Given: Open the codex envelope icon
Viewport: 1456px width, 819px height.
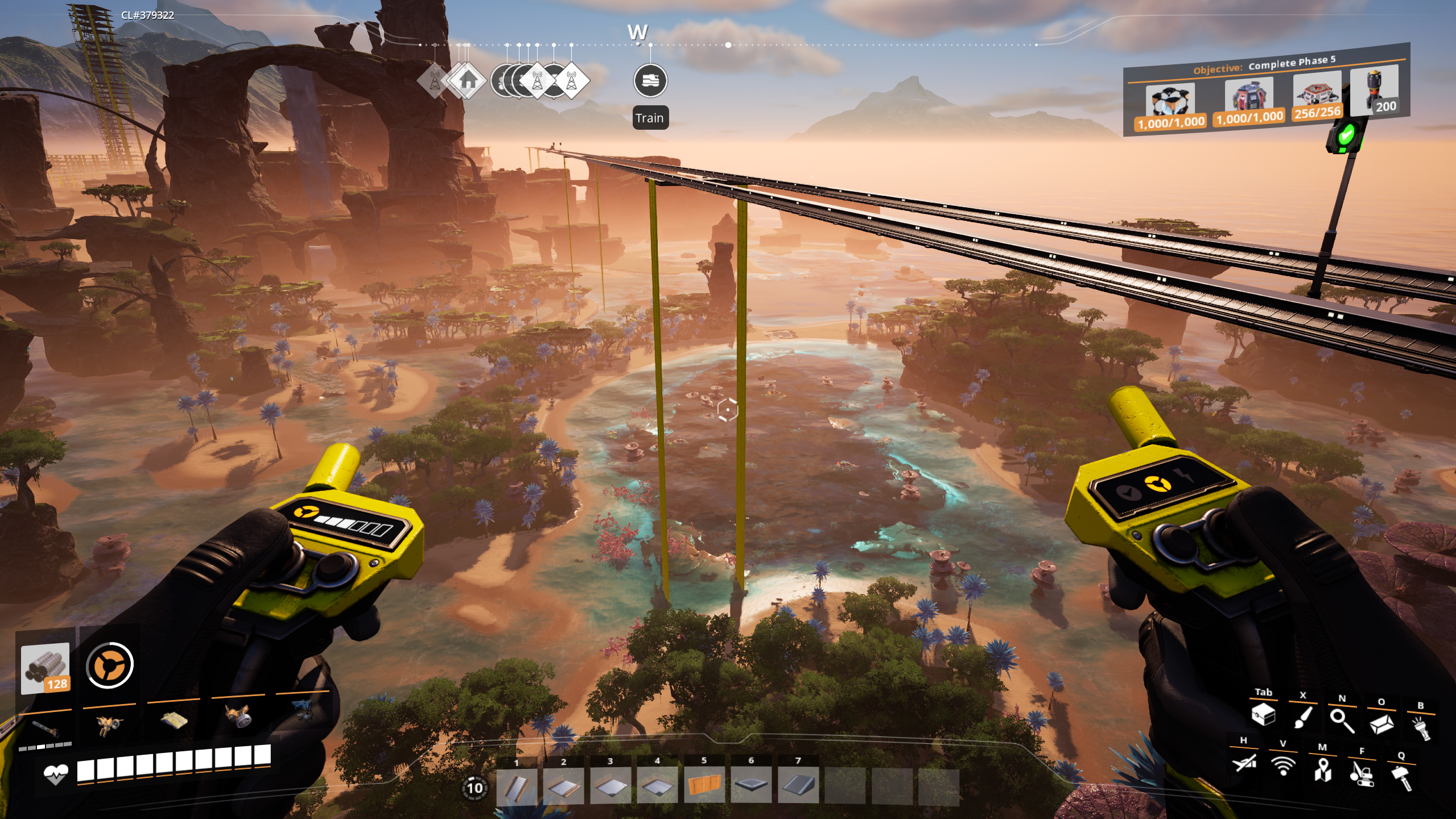Looking at the screenshot, I should click(1381, 724).
